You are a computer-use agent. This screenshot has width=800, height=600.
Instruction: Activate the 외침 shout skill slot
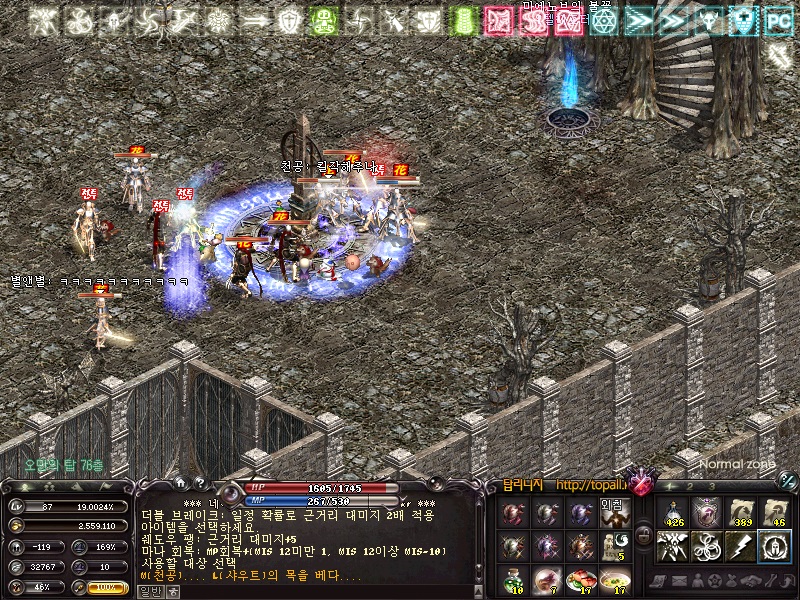click(615, 513)
